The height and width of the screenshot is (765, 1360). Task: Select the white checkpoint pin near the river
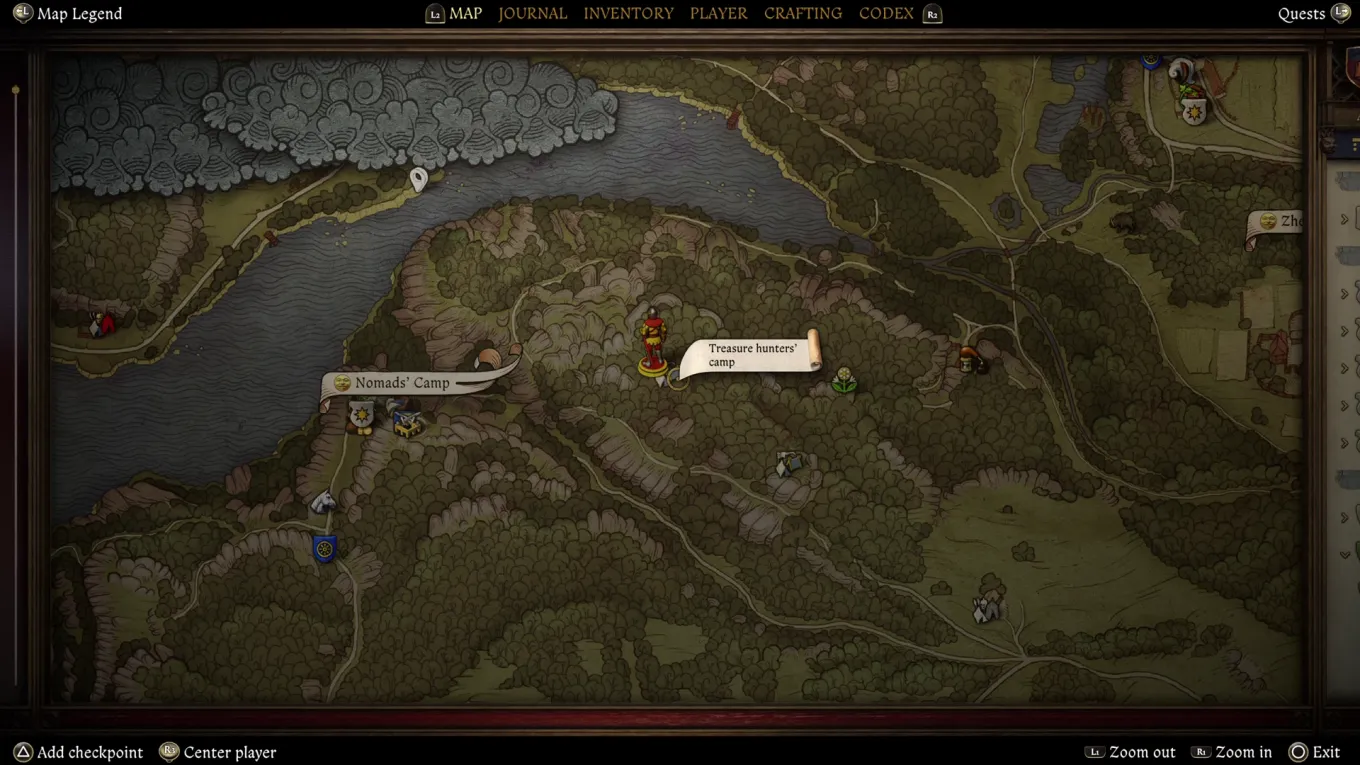tap(417, 178)
